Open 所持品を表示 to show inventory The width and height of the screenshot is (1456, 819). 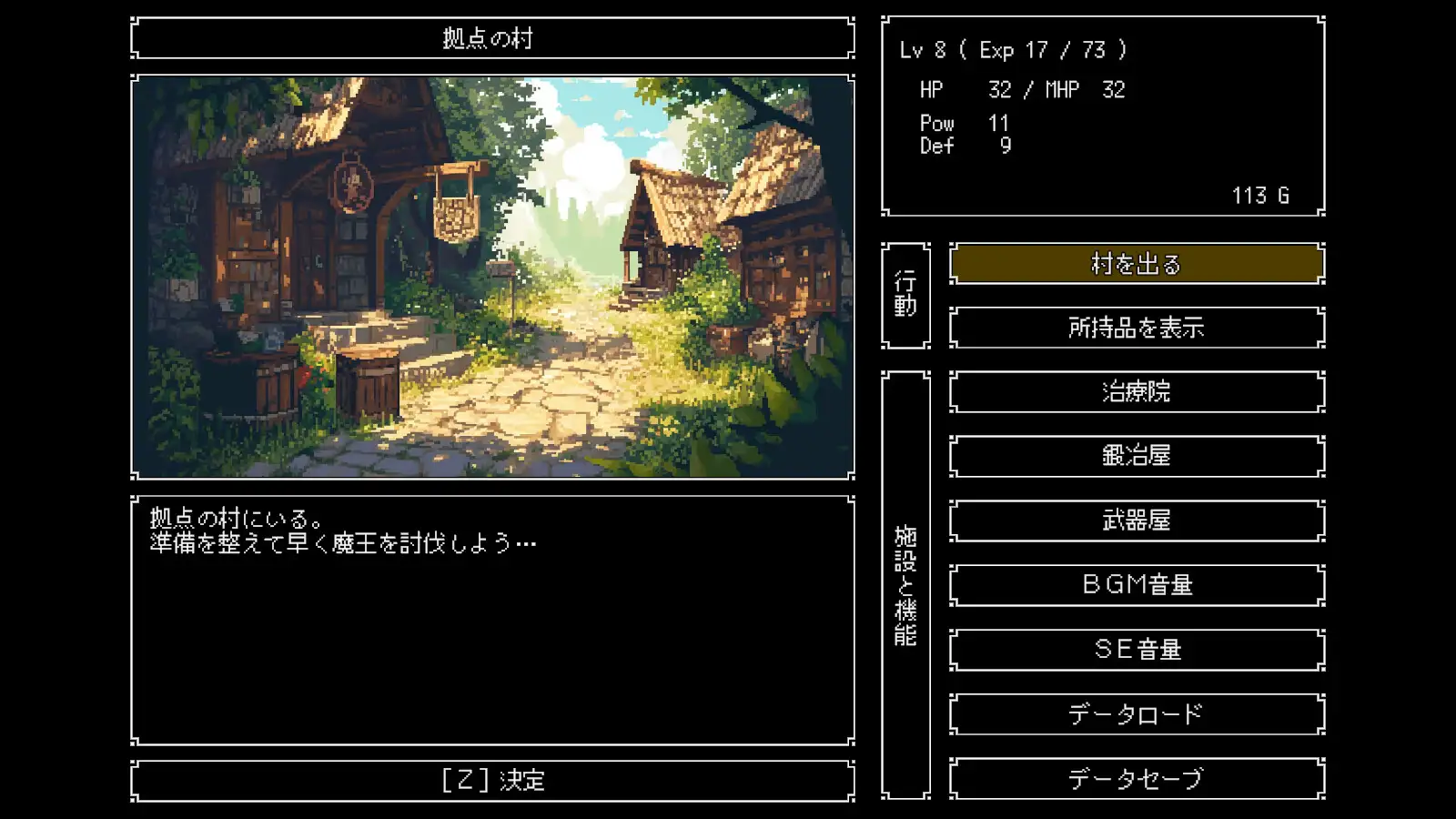[x=1137, y=328]
